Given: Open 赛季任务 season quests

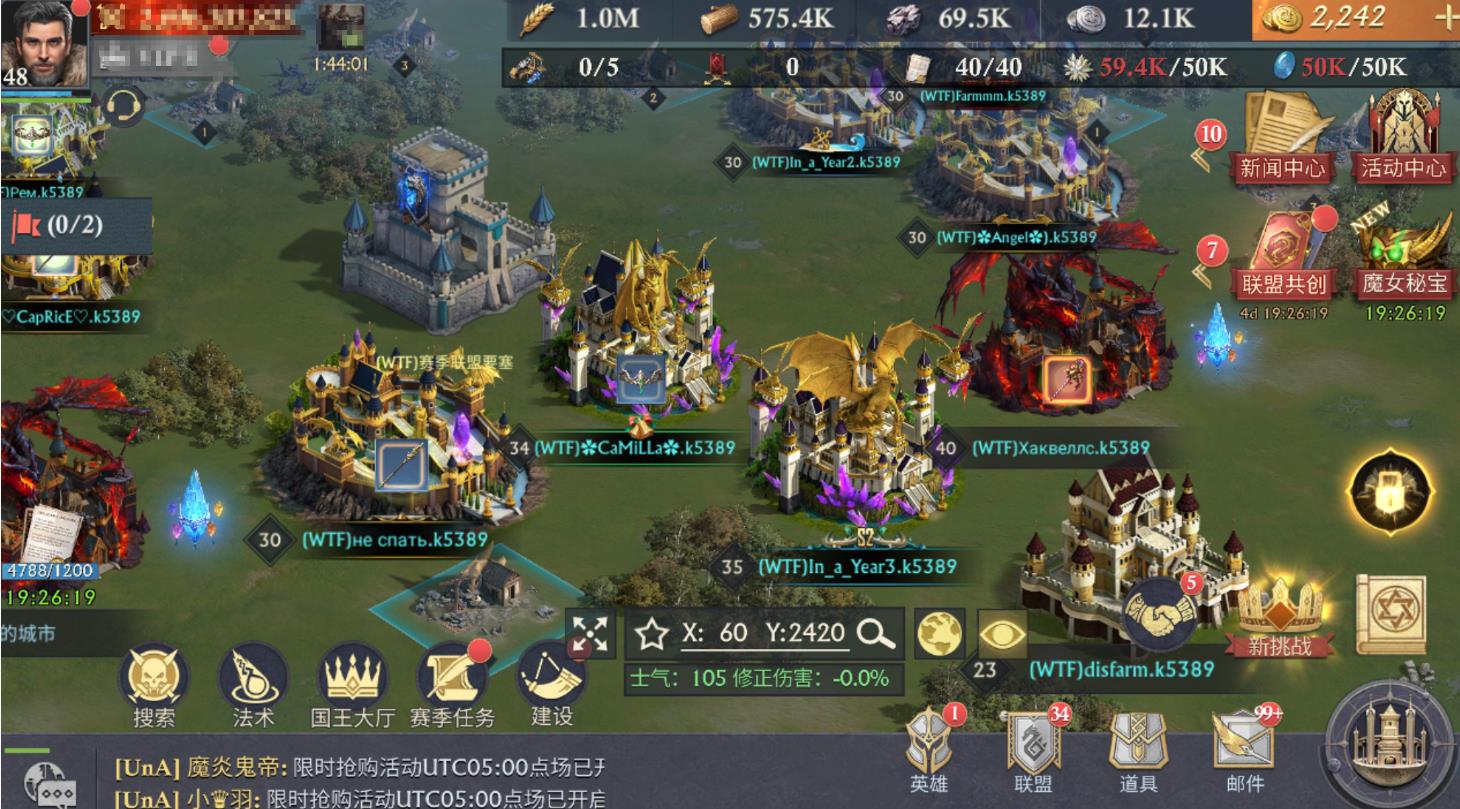Looking at the screenshot, I should 452,685.
